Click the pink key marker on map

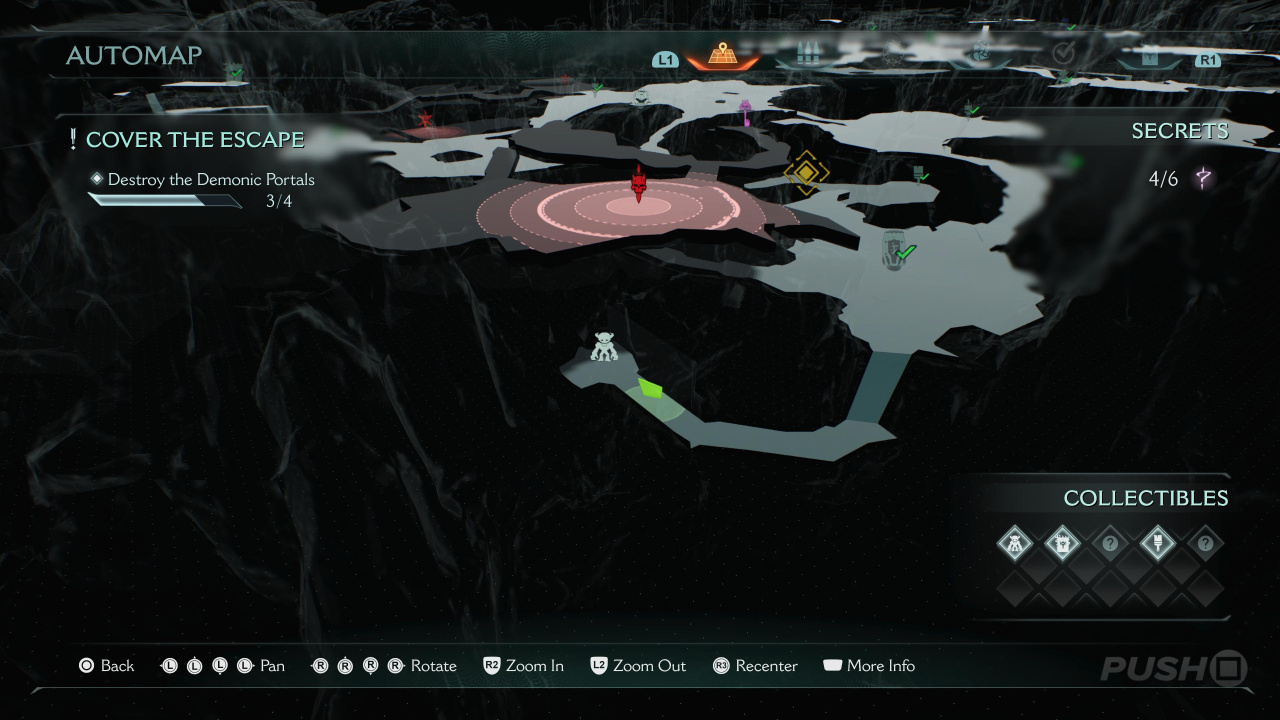coord(745,108)
